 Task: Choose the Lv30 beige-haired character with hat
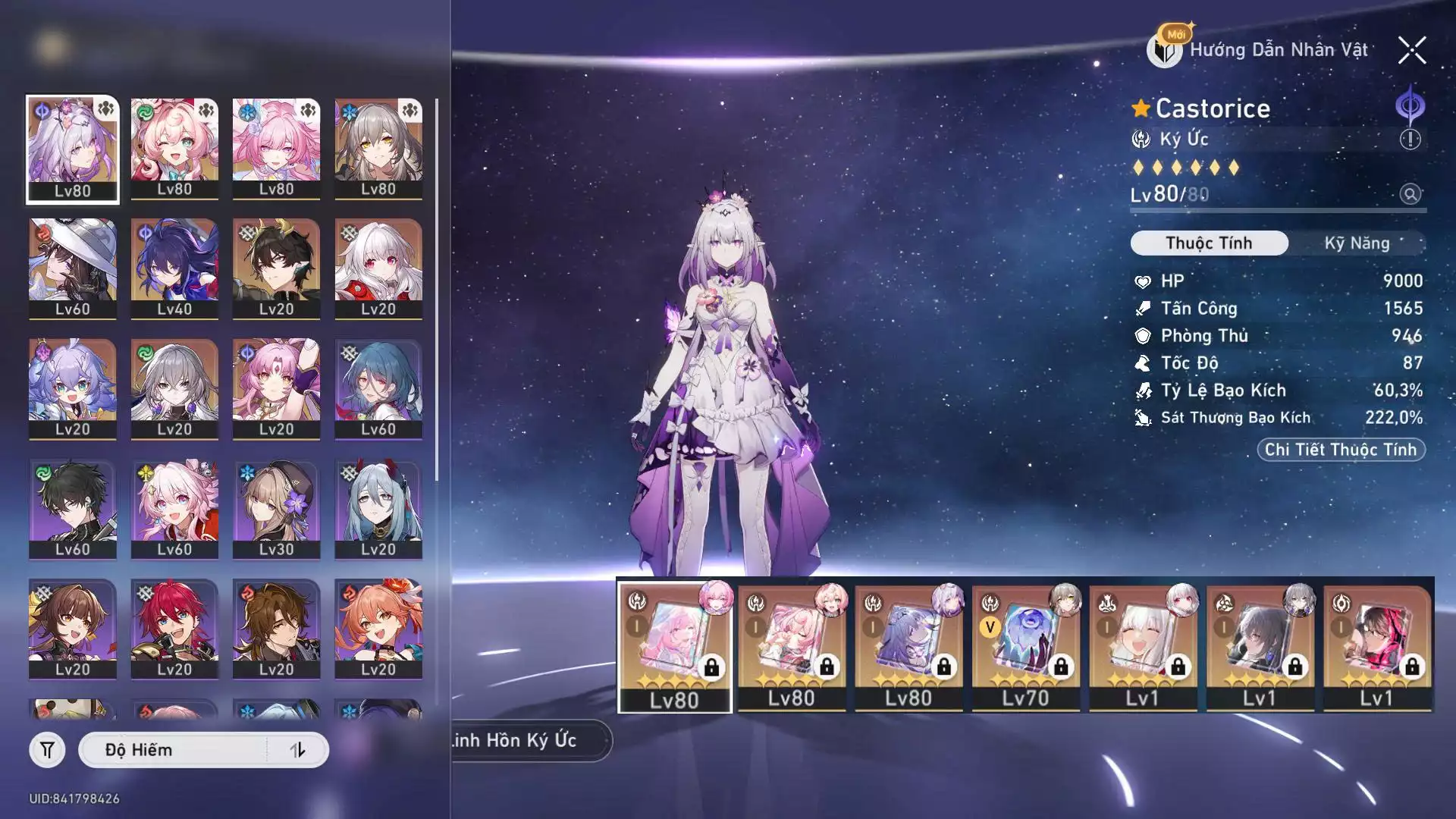276,509
